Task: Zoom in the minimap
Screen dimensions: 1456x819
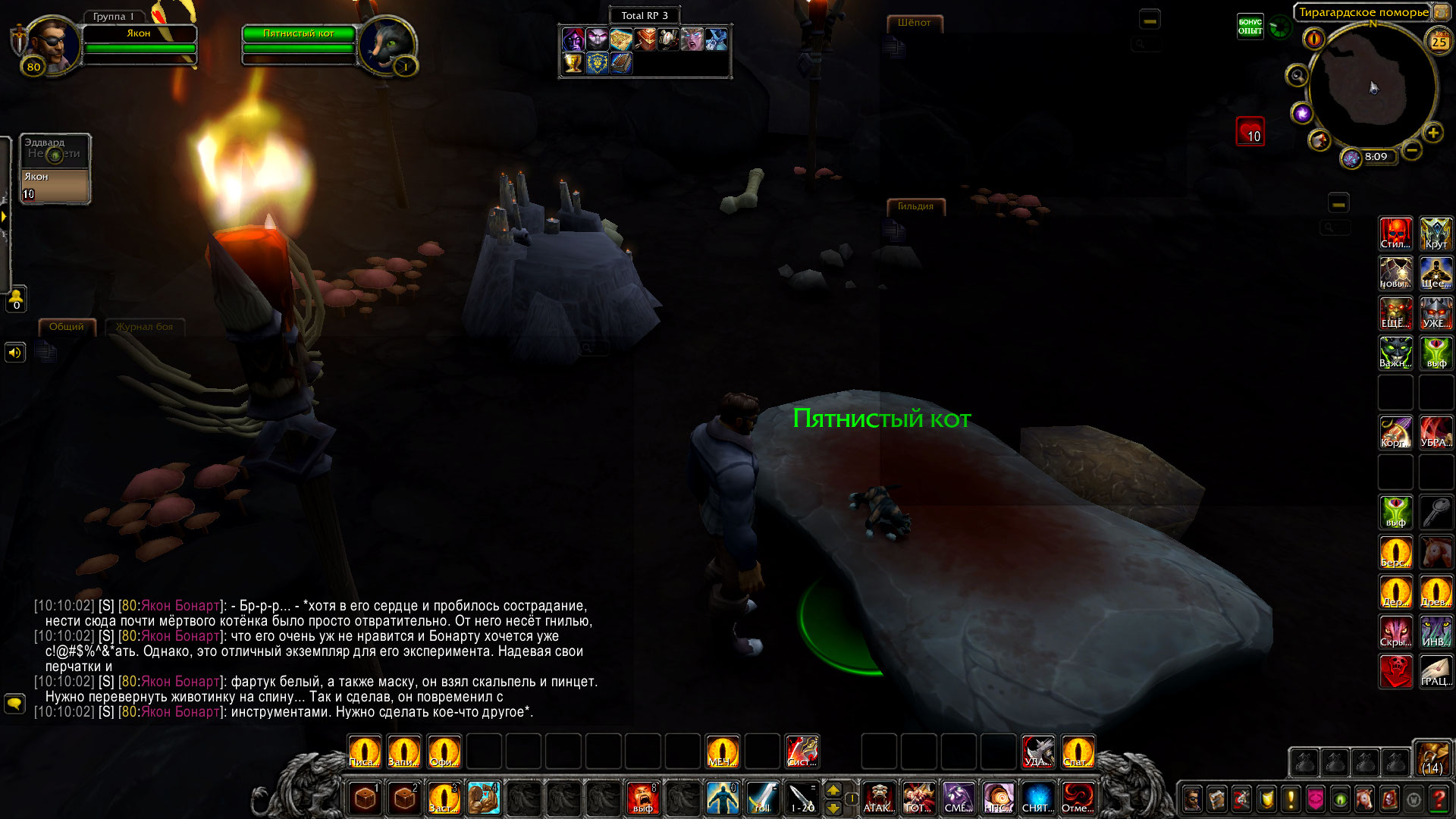Action: (1432, 133)
